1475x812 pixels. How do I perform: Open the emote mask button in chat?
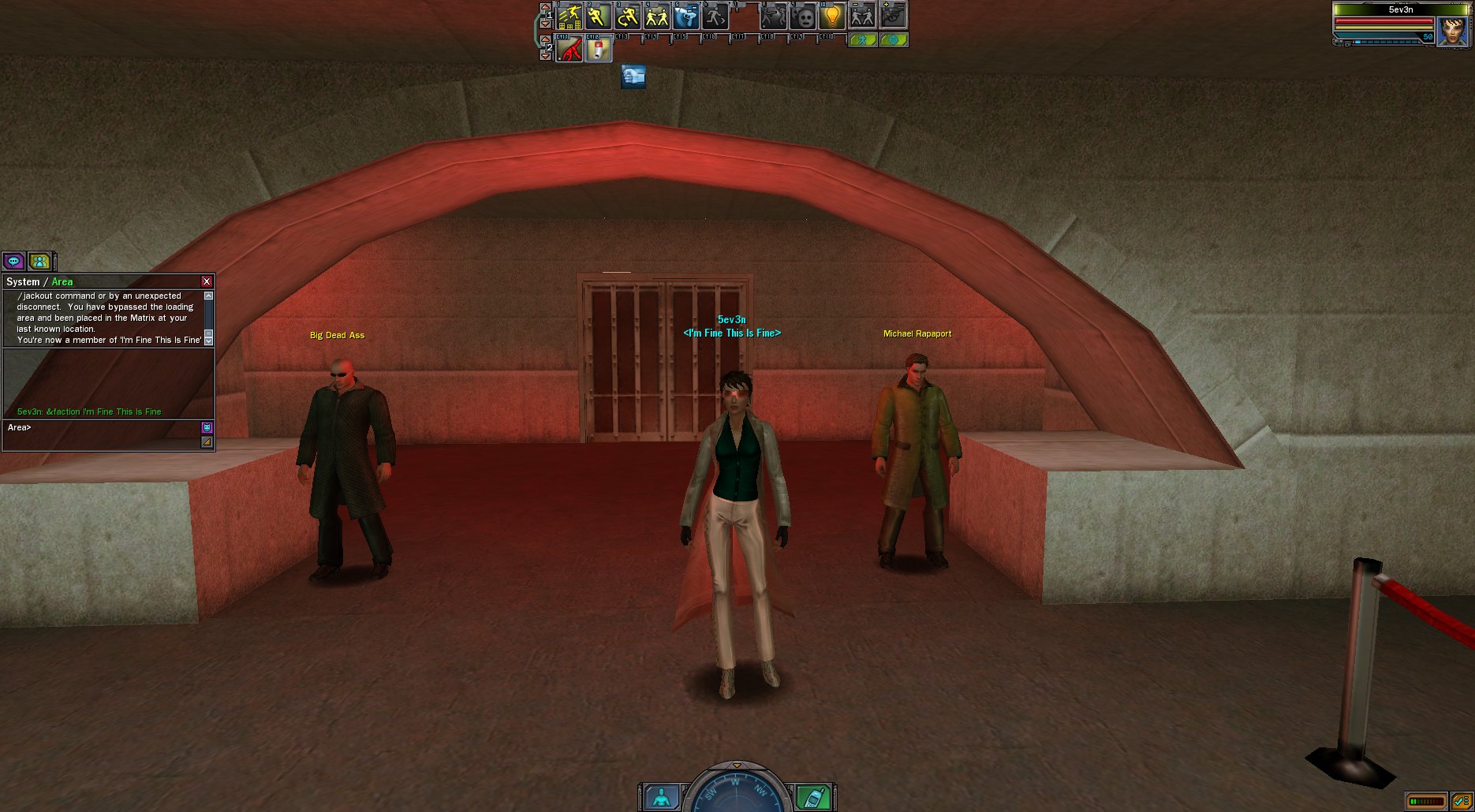(207, 427)
